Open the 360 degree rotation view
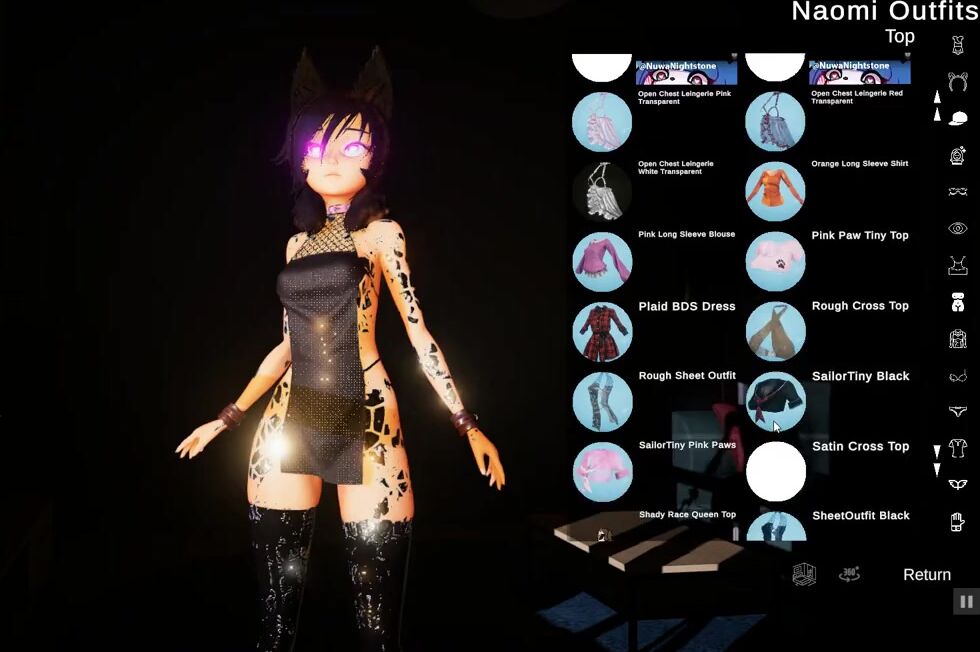980x652 pixels. pyautogui.click(x=849, y=575)
